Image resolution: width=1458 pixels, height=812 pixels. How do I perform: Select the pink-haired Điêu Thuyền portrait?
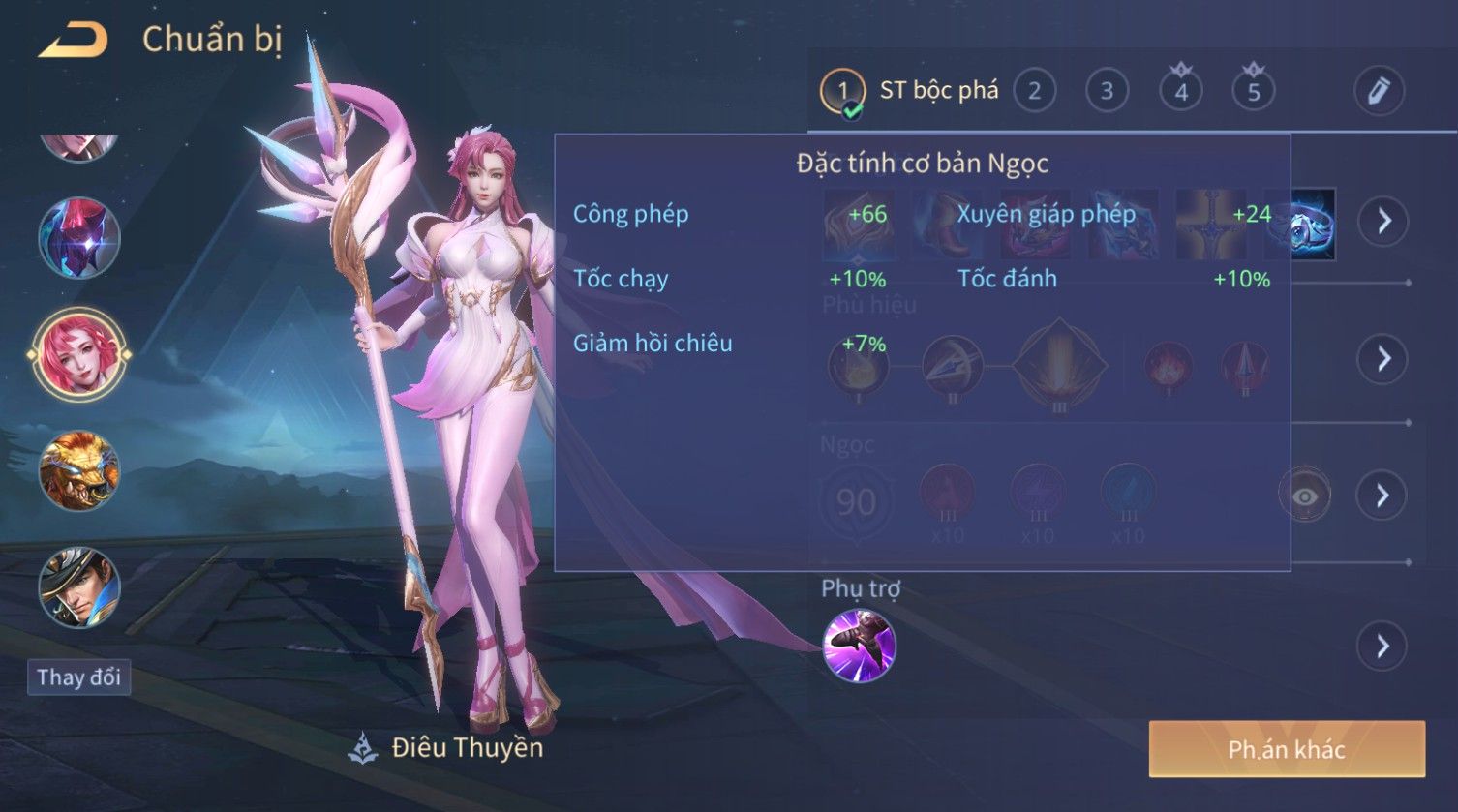pos(78,355)
